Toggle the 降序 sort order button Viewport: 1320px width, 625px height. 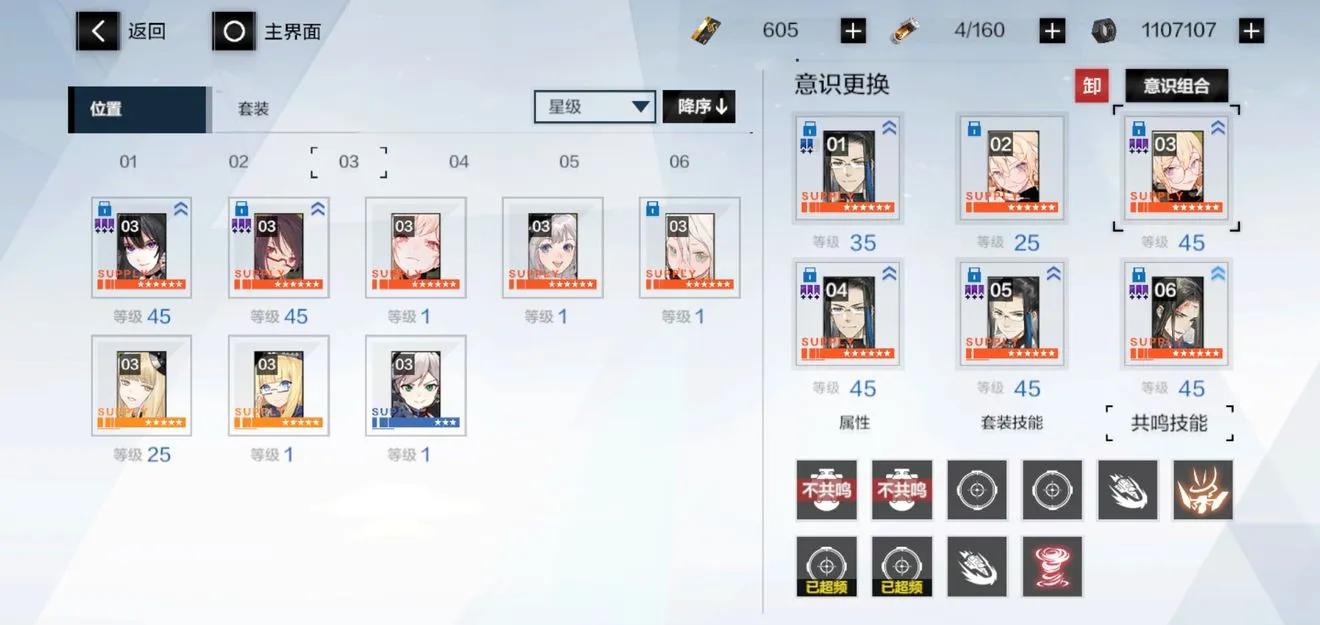(699, 107)
